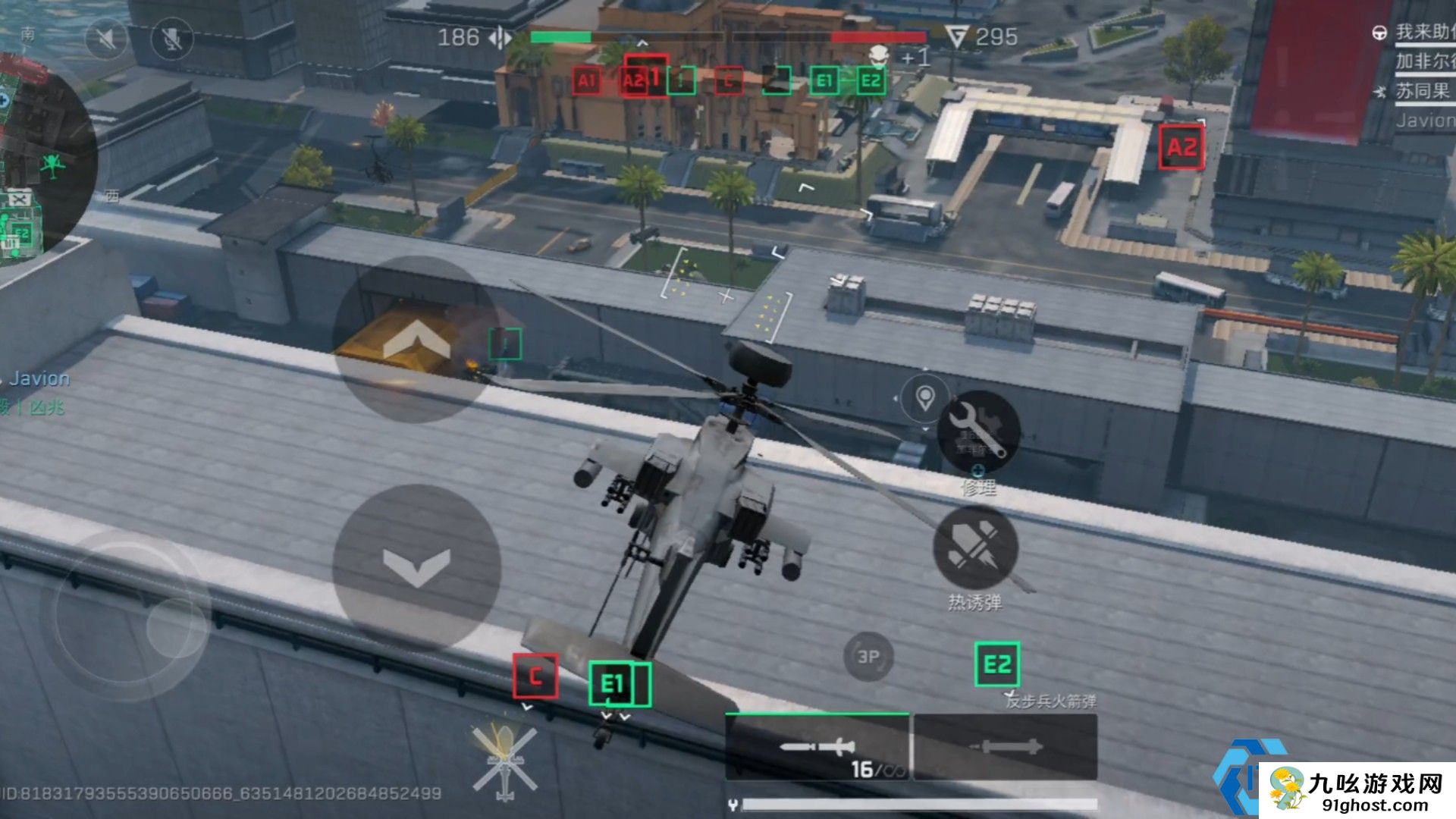Screen dimensions: 1456x819
Task: Tap the descend down-arrow button
Action: click(x=416, y=566)
